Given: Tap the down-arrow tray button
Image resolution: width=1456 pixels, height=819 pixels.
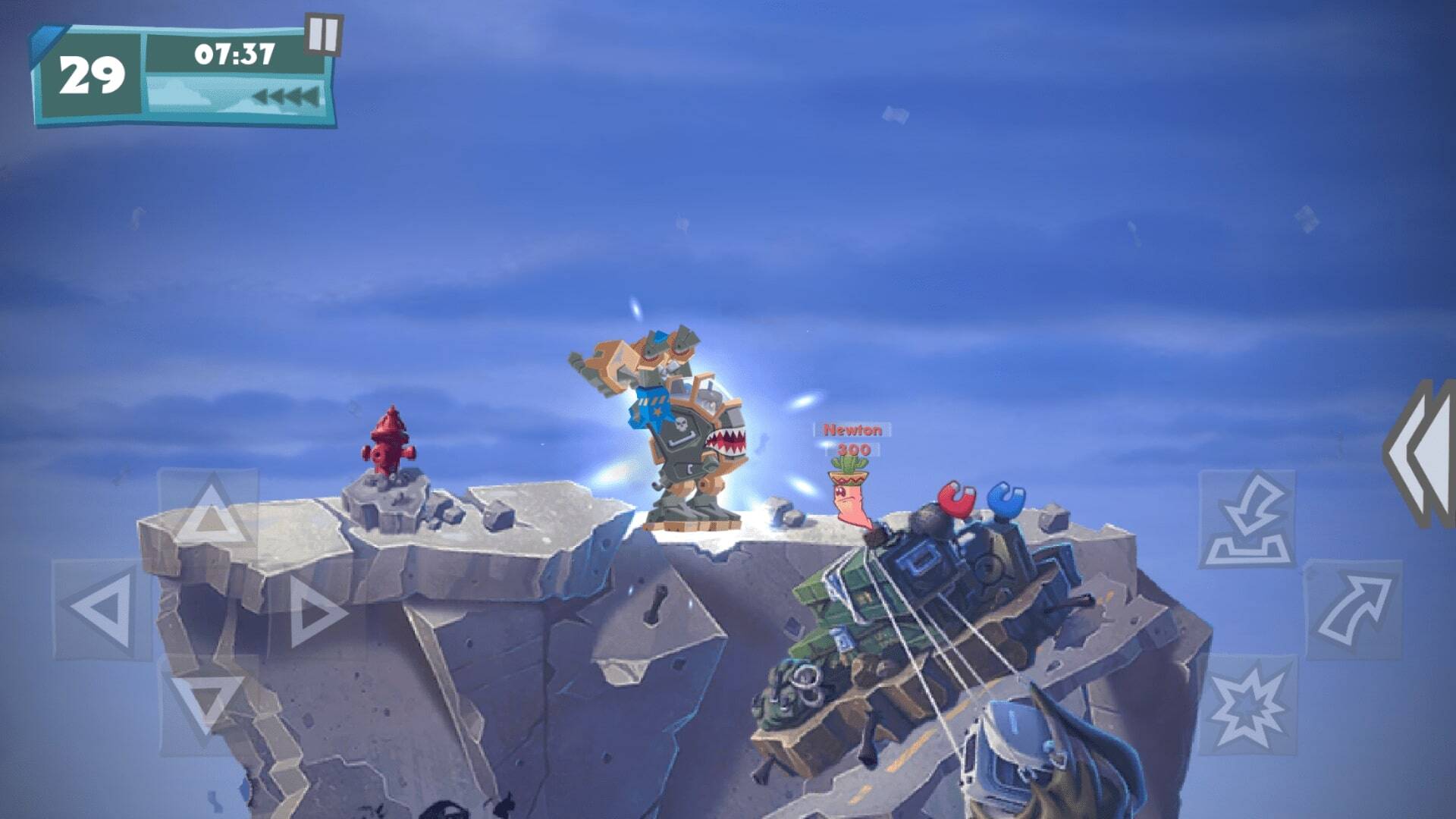Looking at the screenshot, I should click(1247, 519).
